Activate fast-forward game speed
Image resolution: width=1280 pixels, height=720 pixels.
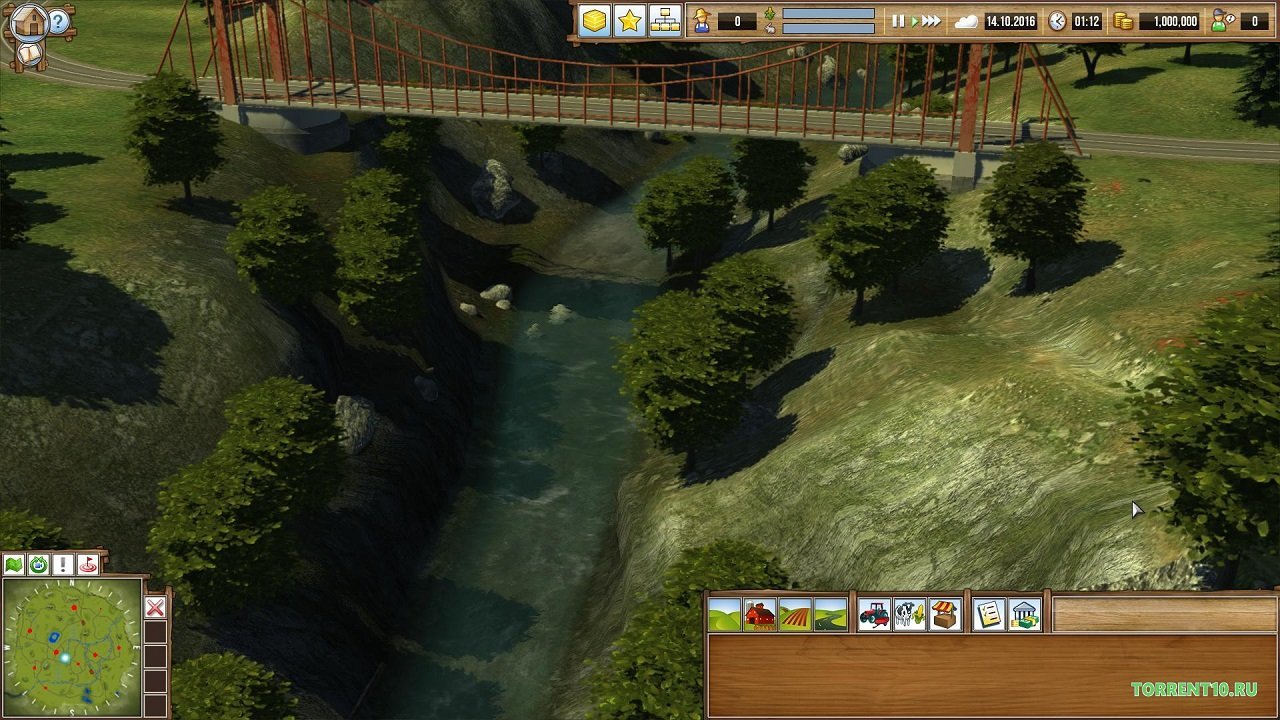931,21
